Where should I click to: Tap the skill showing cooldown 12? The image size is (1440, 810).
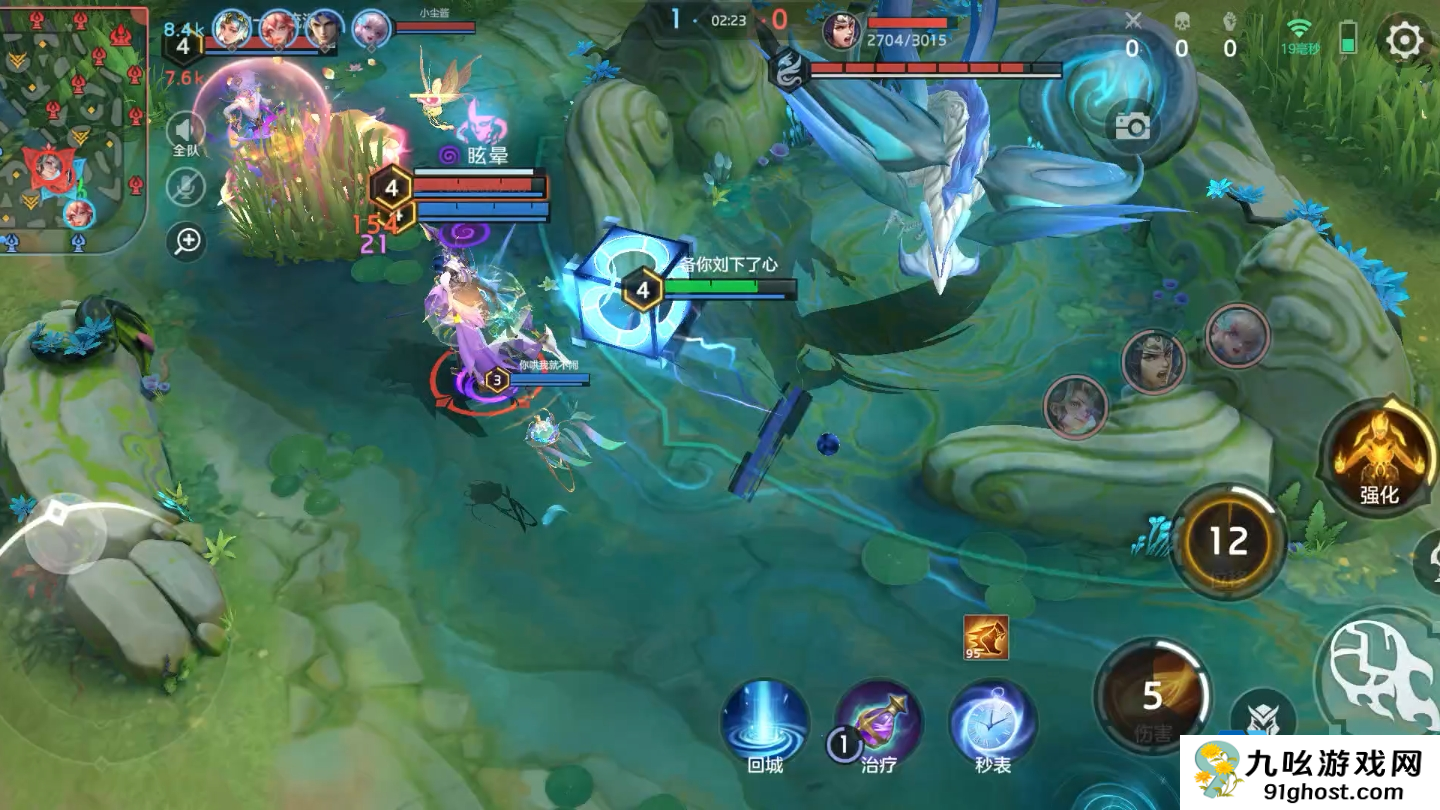tap(1228, 541)
